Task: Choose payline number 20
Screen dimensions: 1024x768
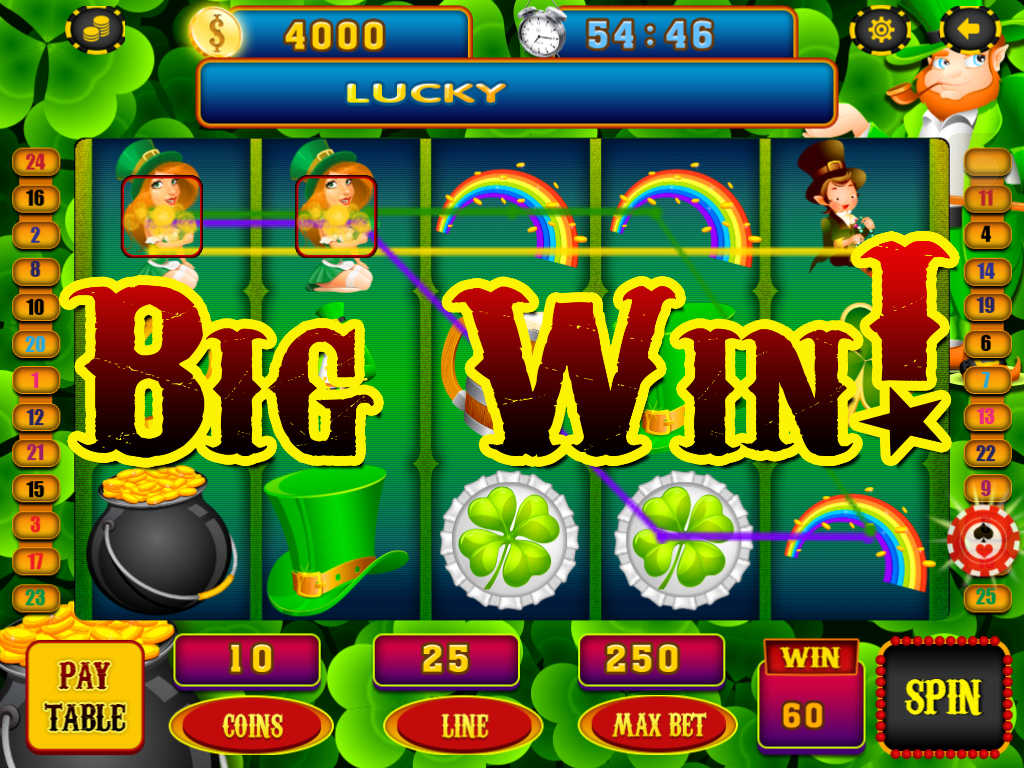Action: coord(36,343)
